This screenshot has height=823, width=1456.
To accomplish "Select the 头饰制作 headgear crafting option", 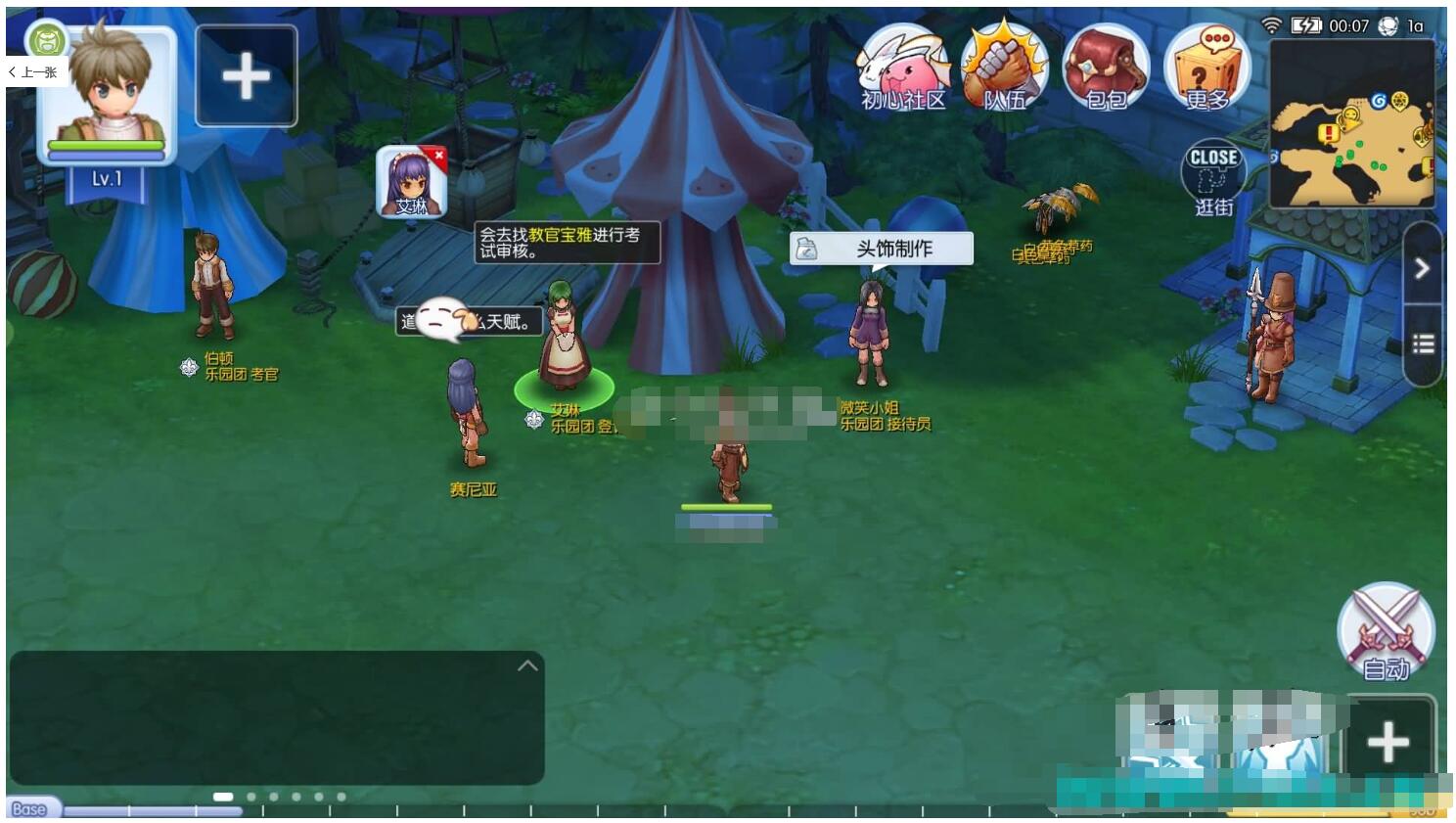I will tap(882, 249).
